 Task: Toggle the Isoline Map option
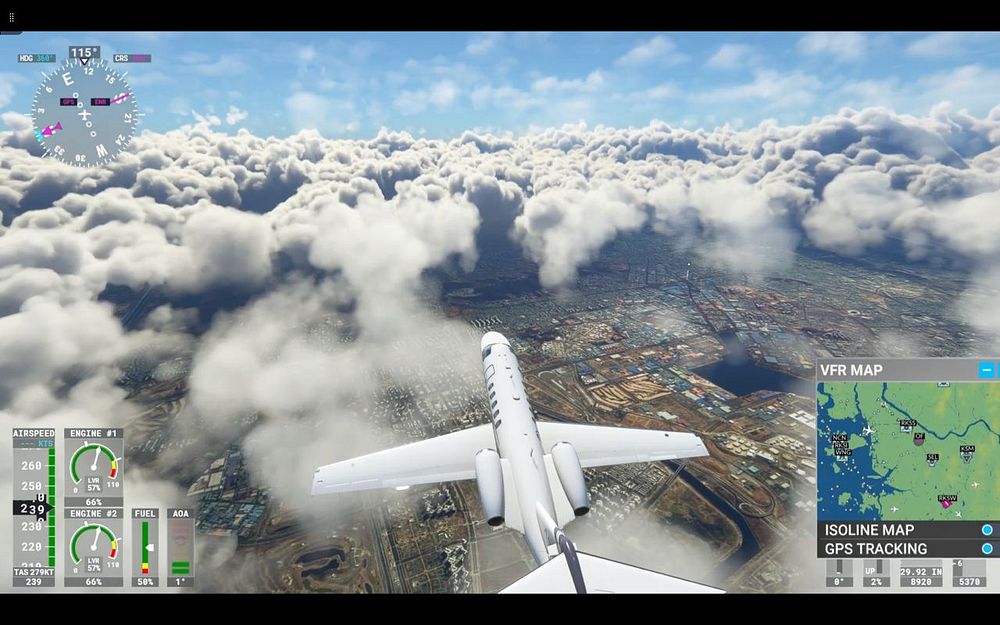point(987,530)
